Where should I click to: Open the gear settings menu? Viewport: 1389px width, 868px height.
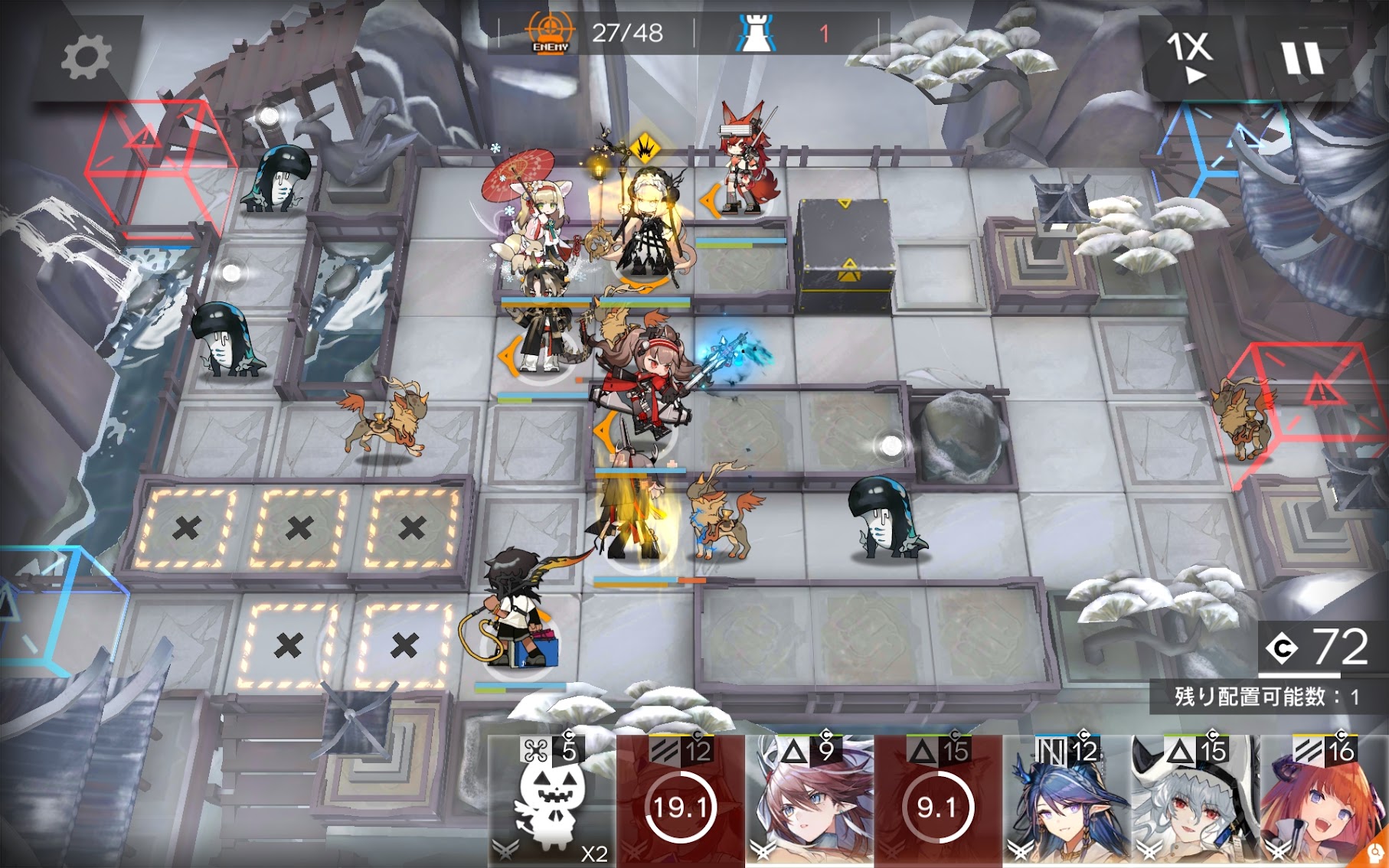point(85,58)
